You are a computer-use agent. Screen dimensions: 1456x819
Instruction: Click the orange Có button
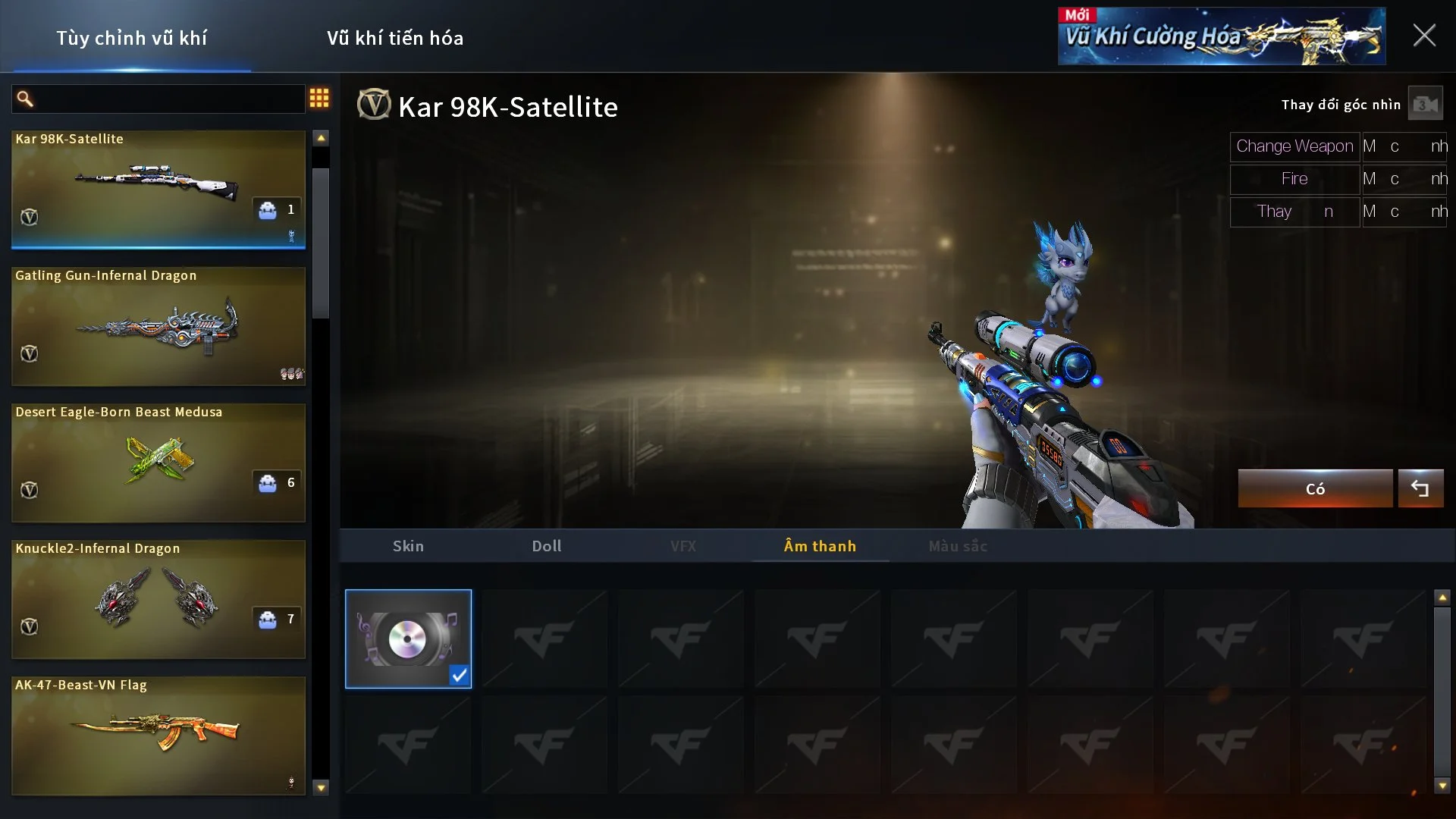pyautogui.click(x=1315, y=489)
